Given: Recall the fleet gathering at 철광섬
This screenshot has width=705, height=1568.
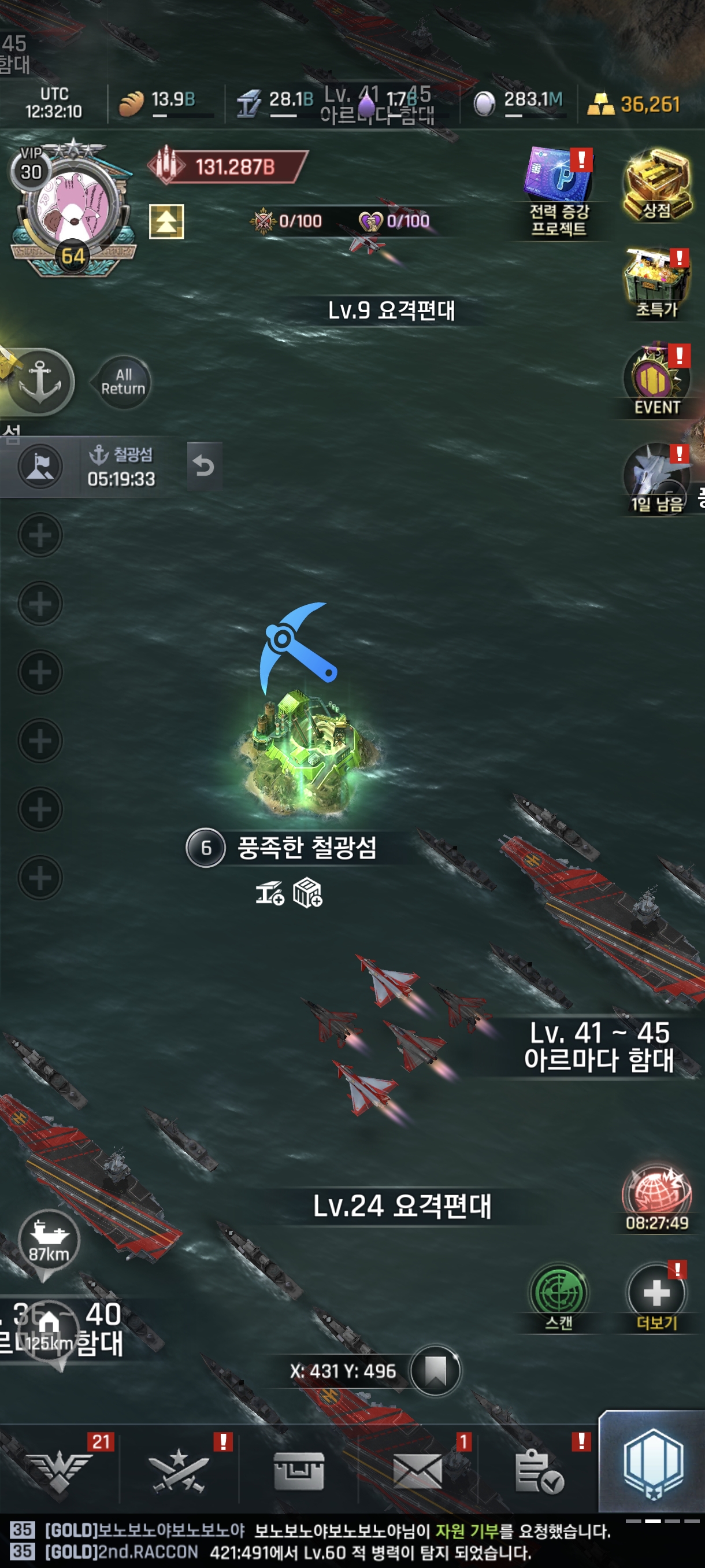Looking at the screenshot, I should [x=204, y=466].
